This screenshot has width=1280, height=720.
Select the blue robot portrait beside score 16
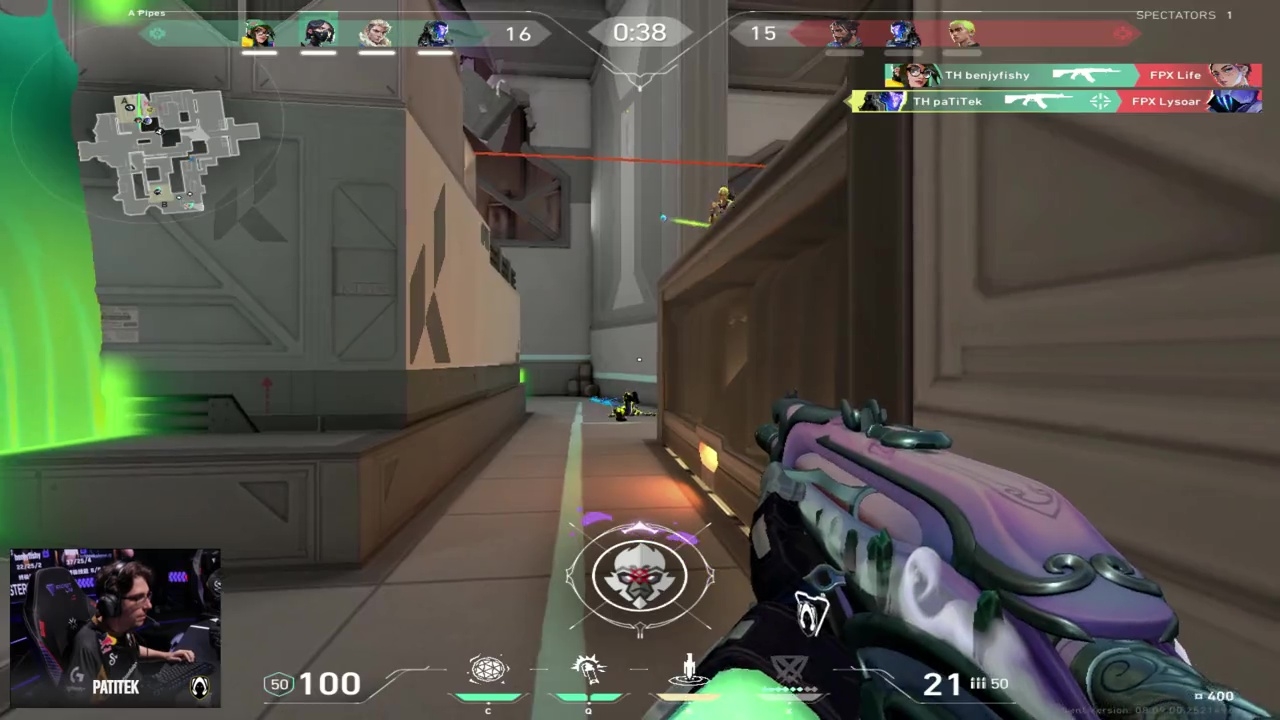point(435,34)
